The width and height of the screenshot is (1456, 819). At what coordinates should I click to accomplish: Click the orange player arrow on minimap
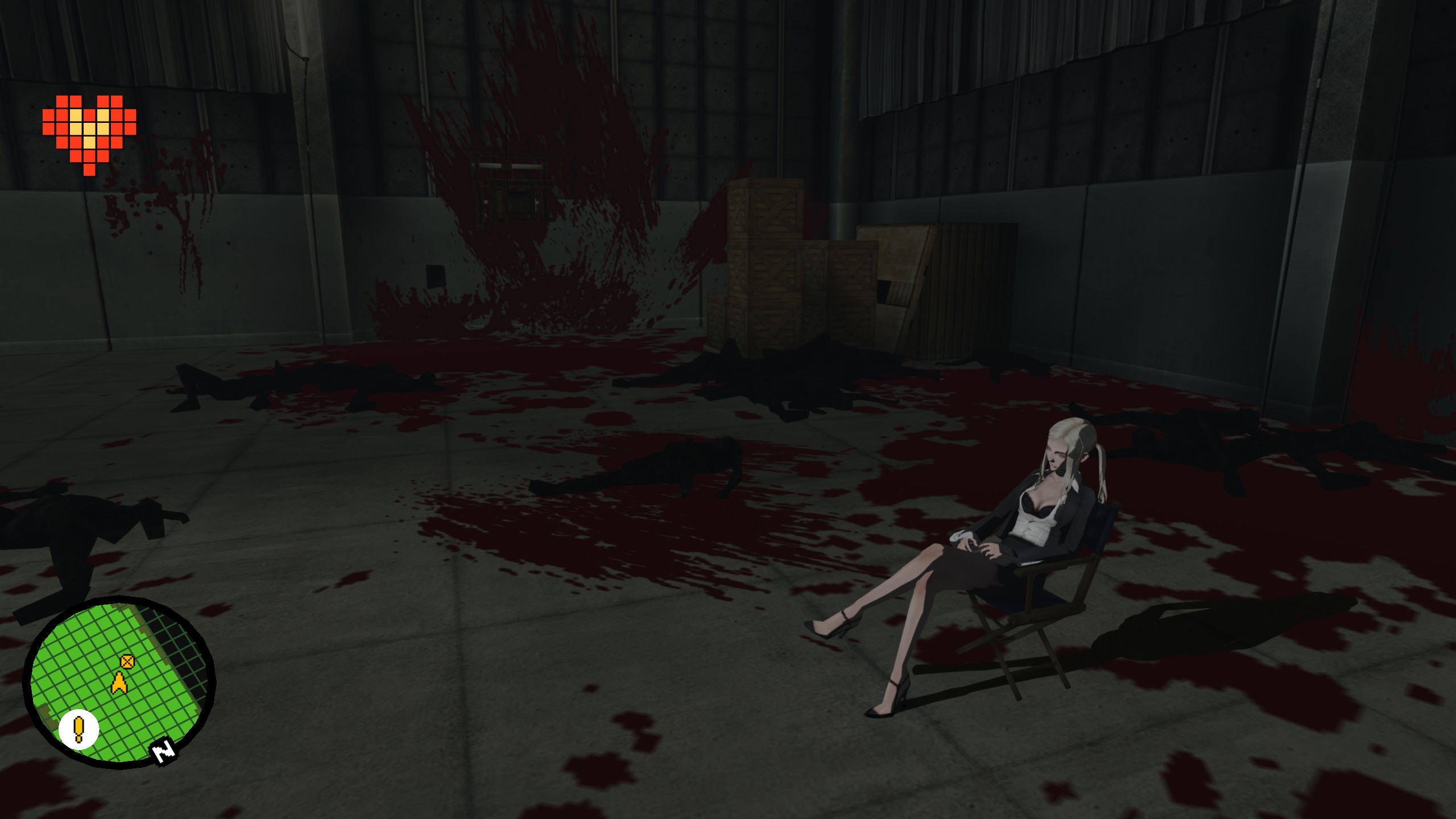coord(118,683)
